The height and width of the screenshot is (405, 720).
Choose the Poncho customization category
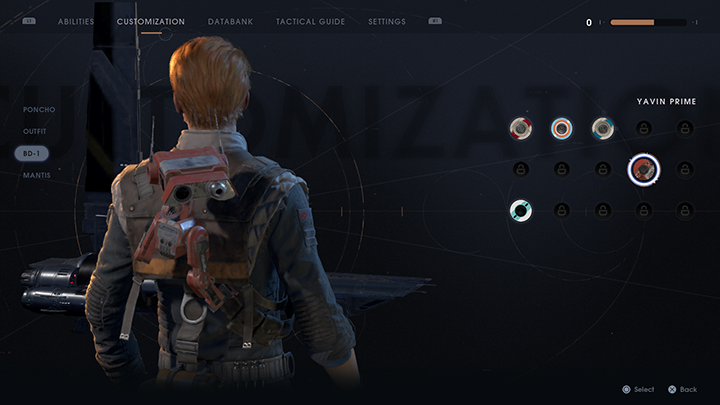pos(39,110)
